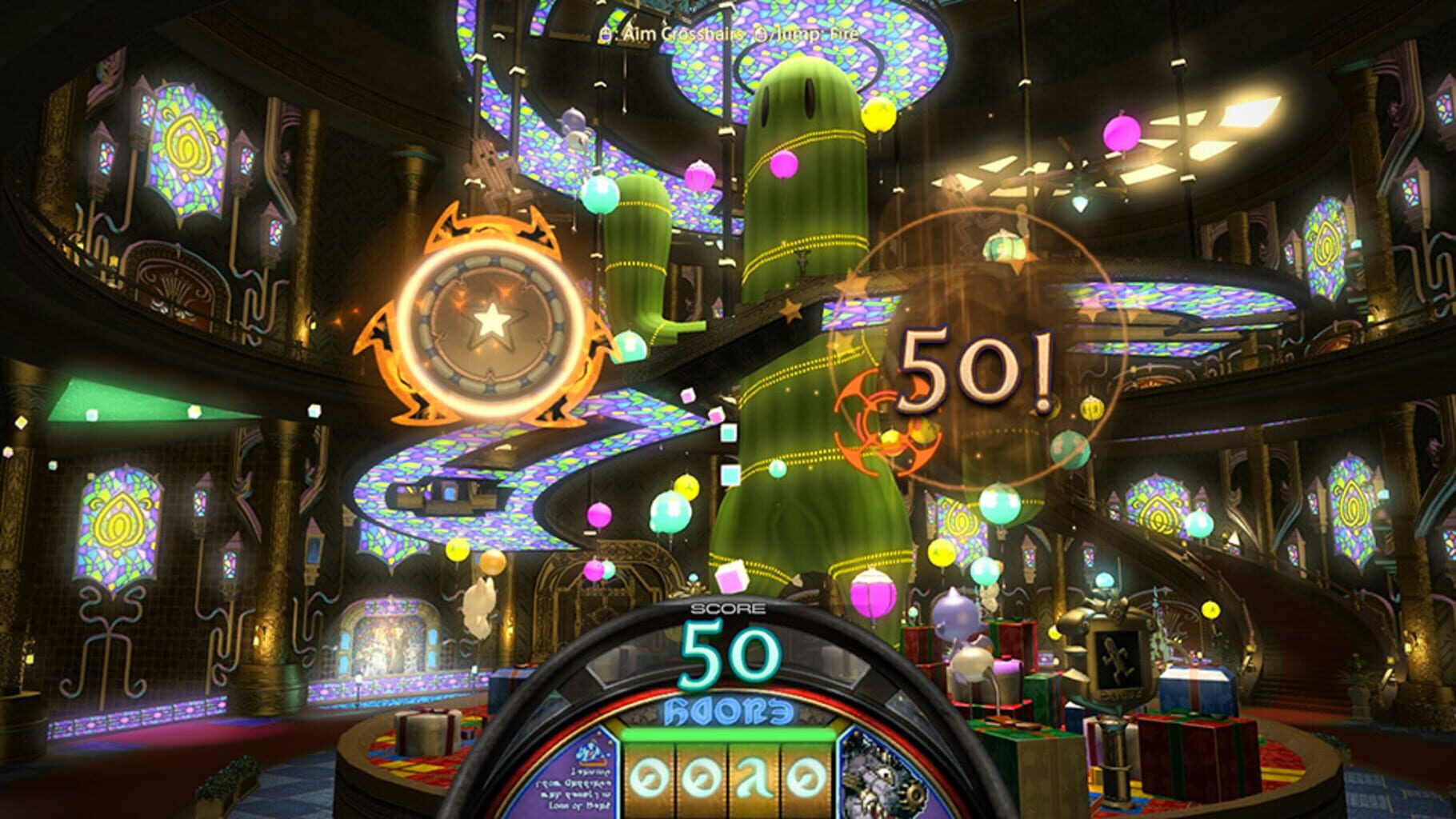Click the Jump: Fire prompt text
This screenshot has width=1456, height=819.
point(814,34)
